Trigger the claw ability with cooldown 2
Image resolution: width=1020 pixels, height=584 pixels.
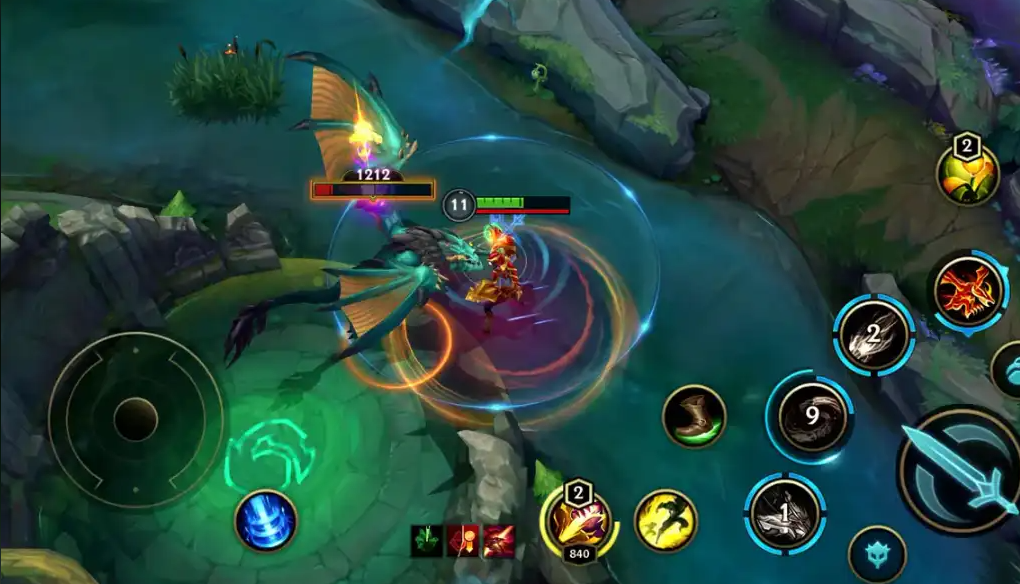[872, 335]
